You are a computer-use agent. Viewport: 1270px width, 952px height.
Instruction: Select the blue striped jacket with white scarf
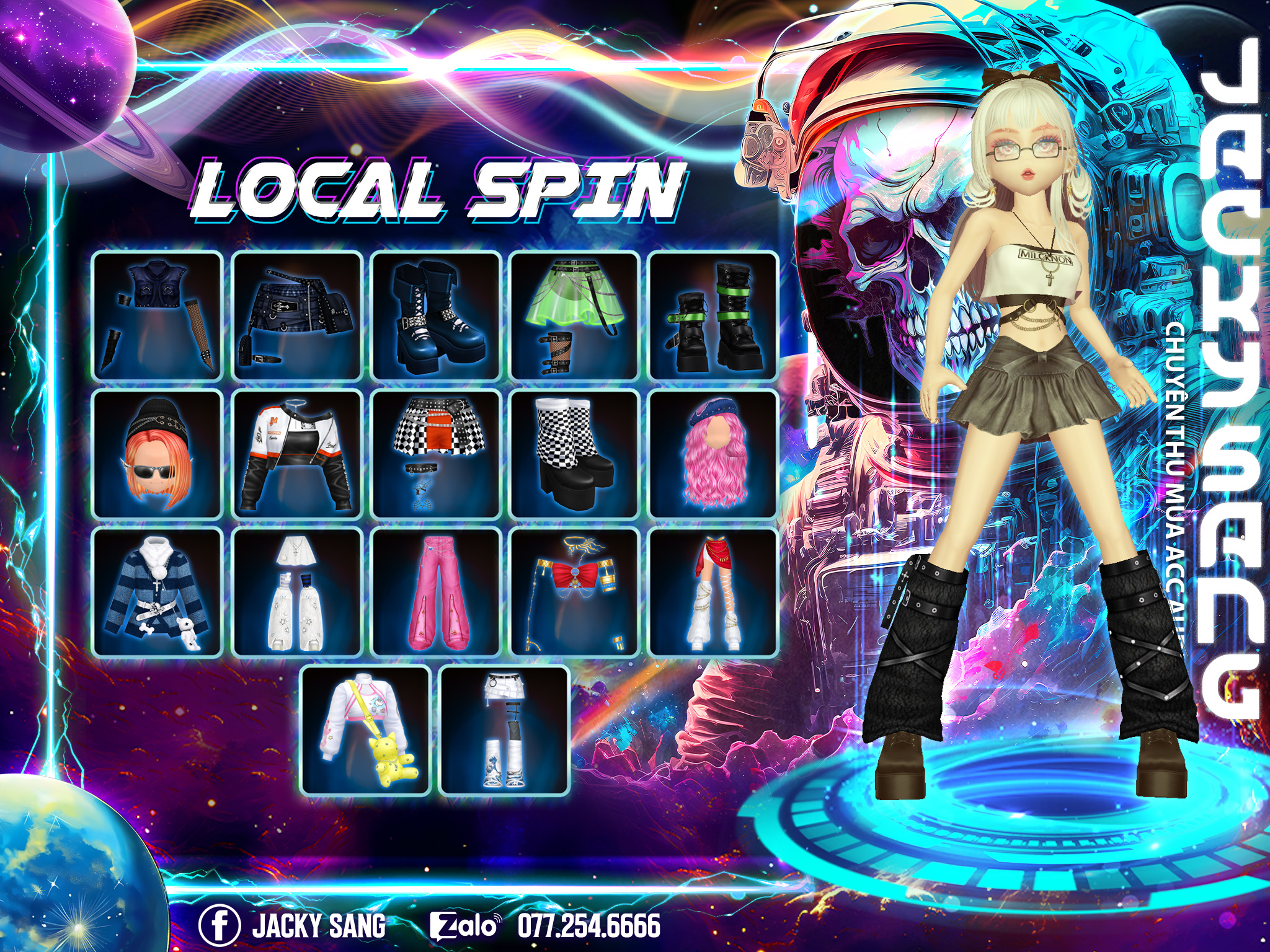coord(158,593)
